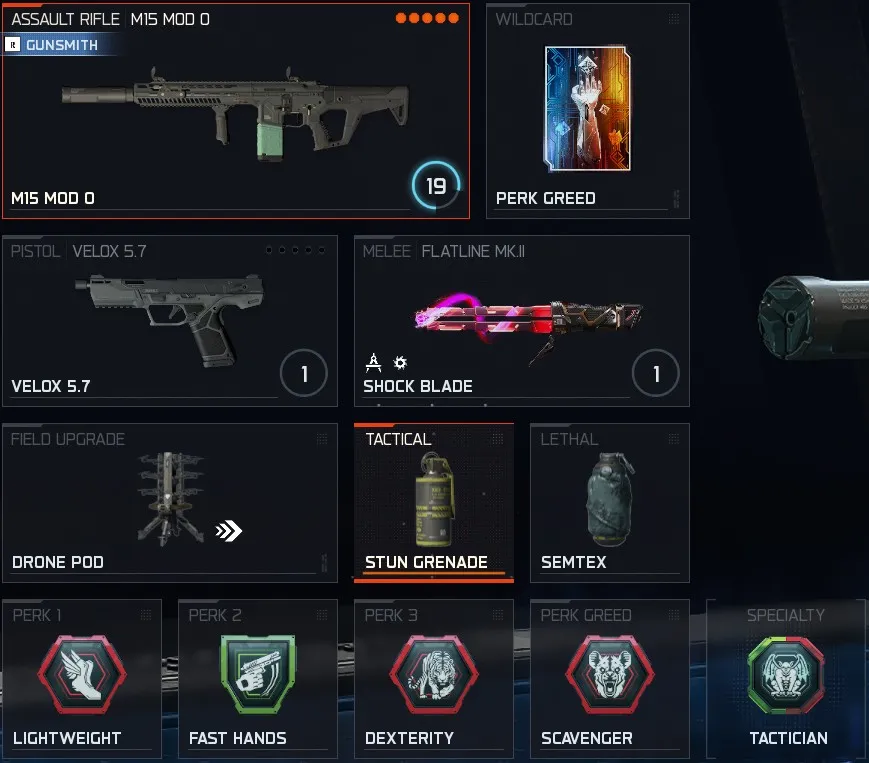Screen dimensions: 869x763
Task: Open the Scavenger perk greed slot
Action: tap(609, 678)
